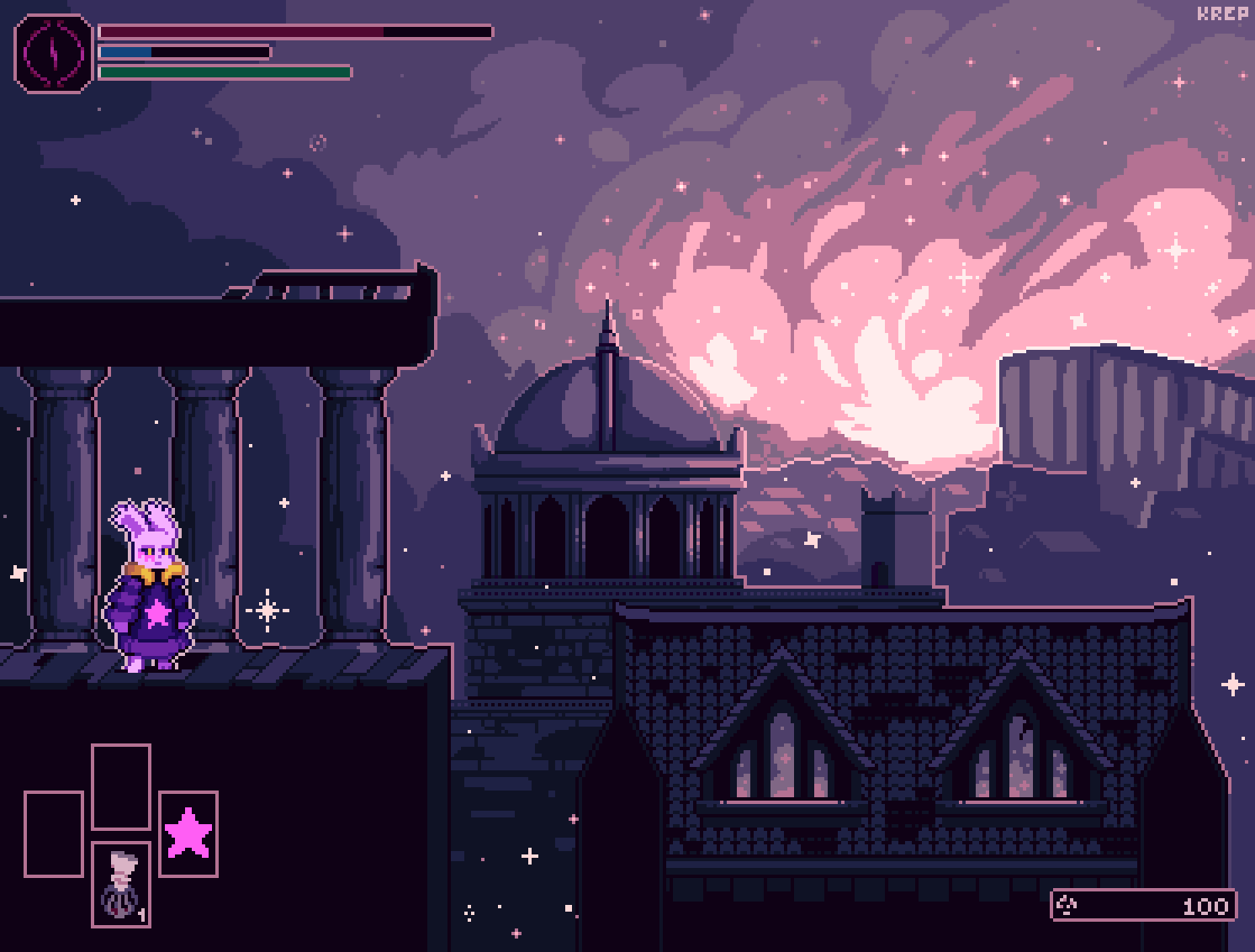The width and height of the screenshot is (1255, 952).
Task: Click the octagonal character emblem icon
Action: [x=53, y=53]
